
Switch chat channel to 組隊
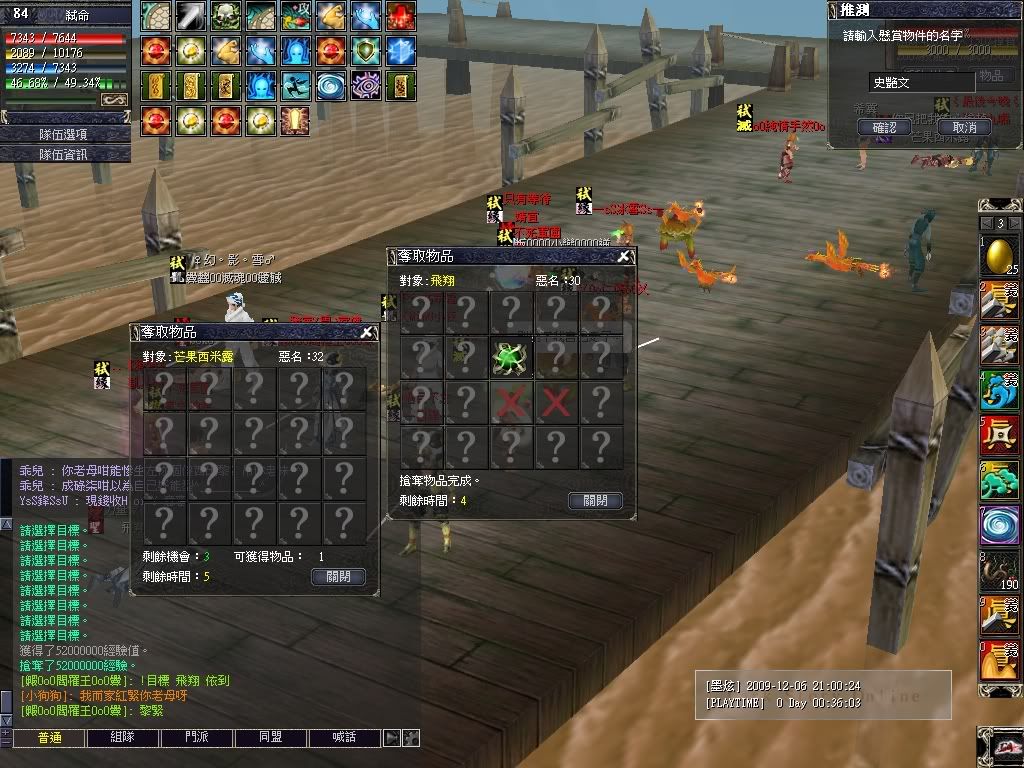pos(122,738)
